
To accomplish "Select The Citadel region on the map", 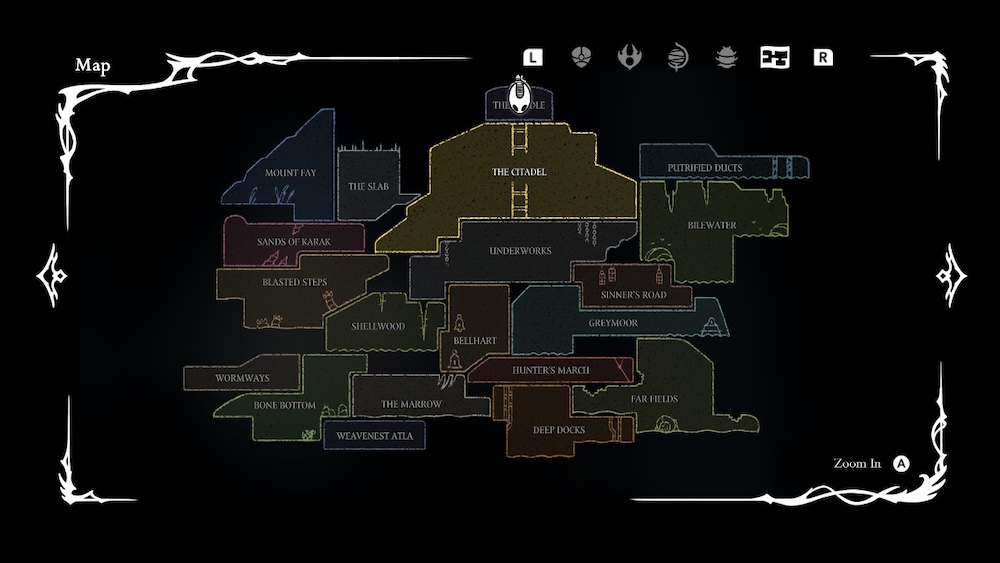I will [x=519, y=172].
